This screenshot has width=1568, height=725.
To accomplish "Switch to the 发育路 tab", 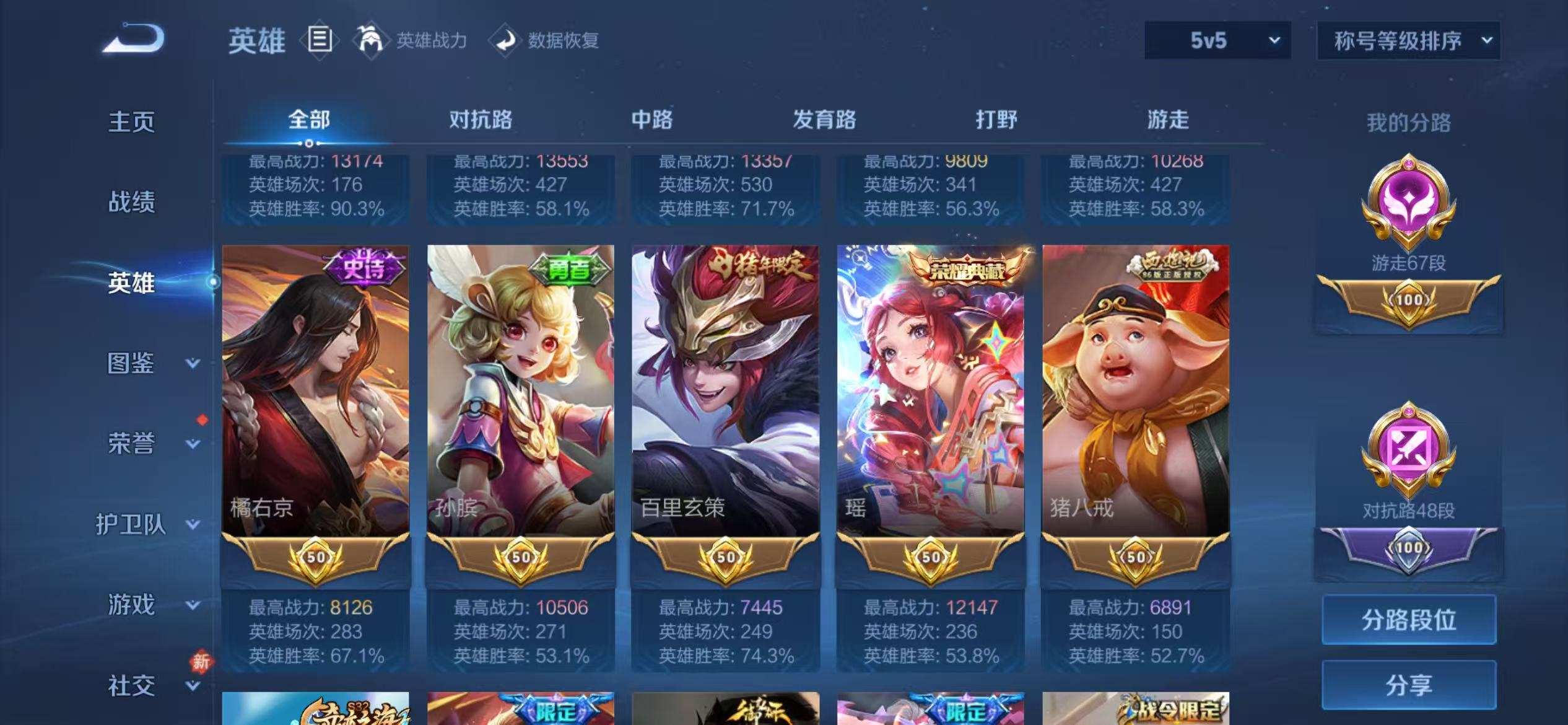I will 824,121.
